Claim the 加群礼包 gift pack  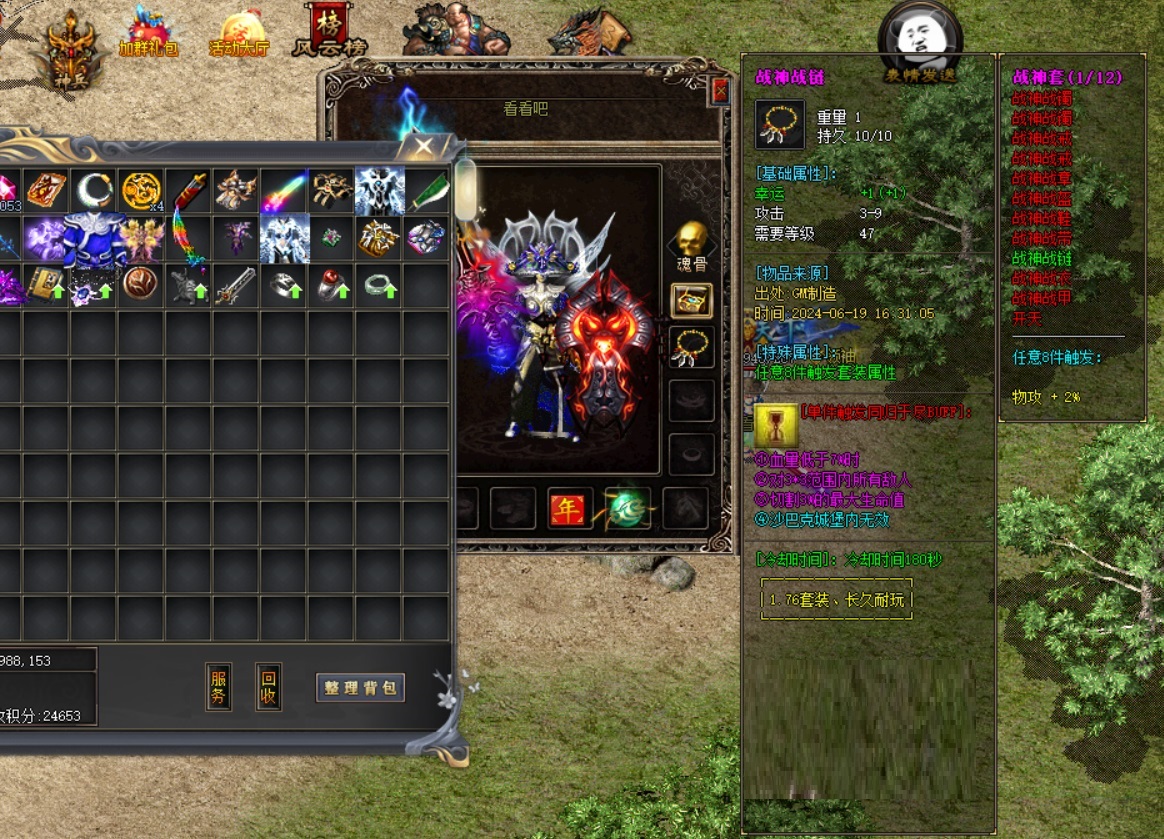149,32
